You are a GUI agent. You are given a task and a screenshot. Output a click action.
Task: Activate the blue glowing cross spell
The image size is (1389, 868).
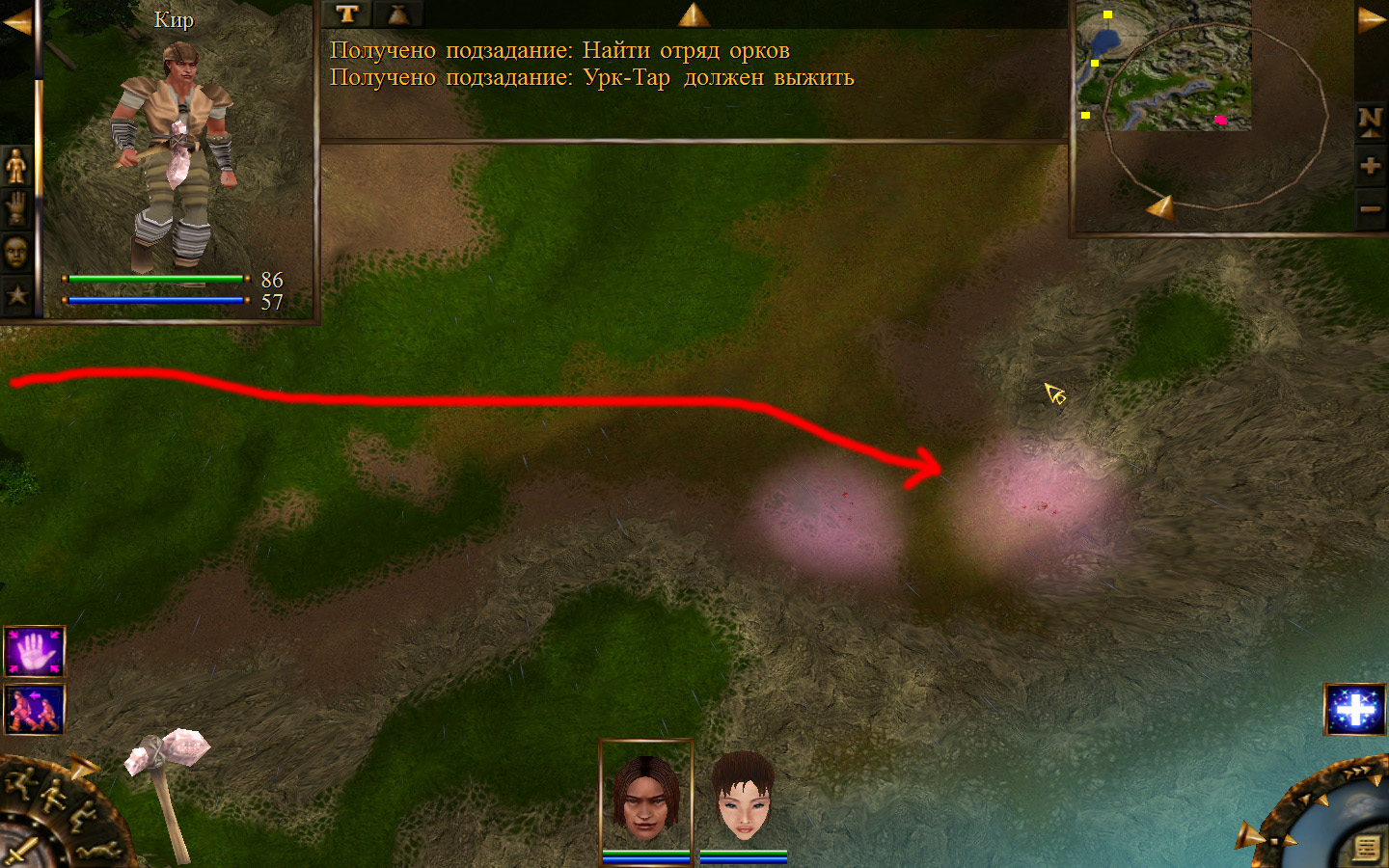click(x=1355, y=710)
